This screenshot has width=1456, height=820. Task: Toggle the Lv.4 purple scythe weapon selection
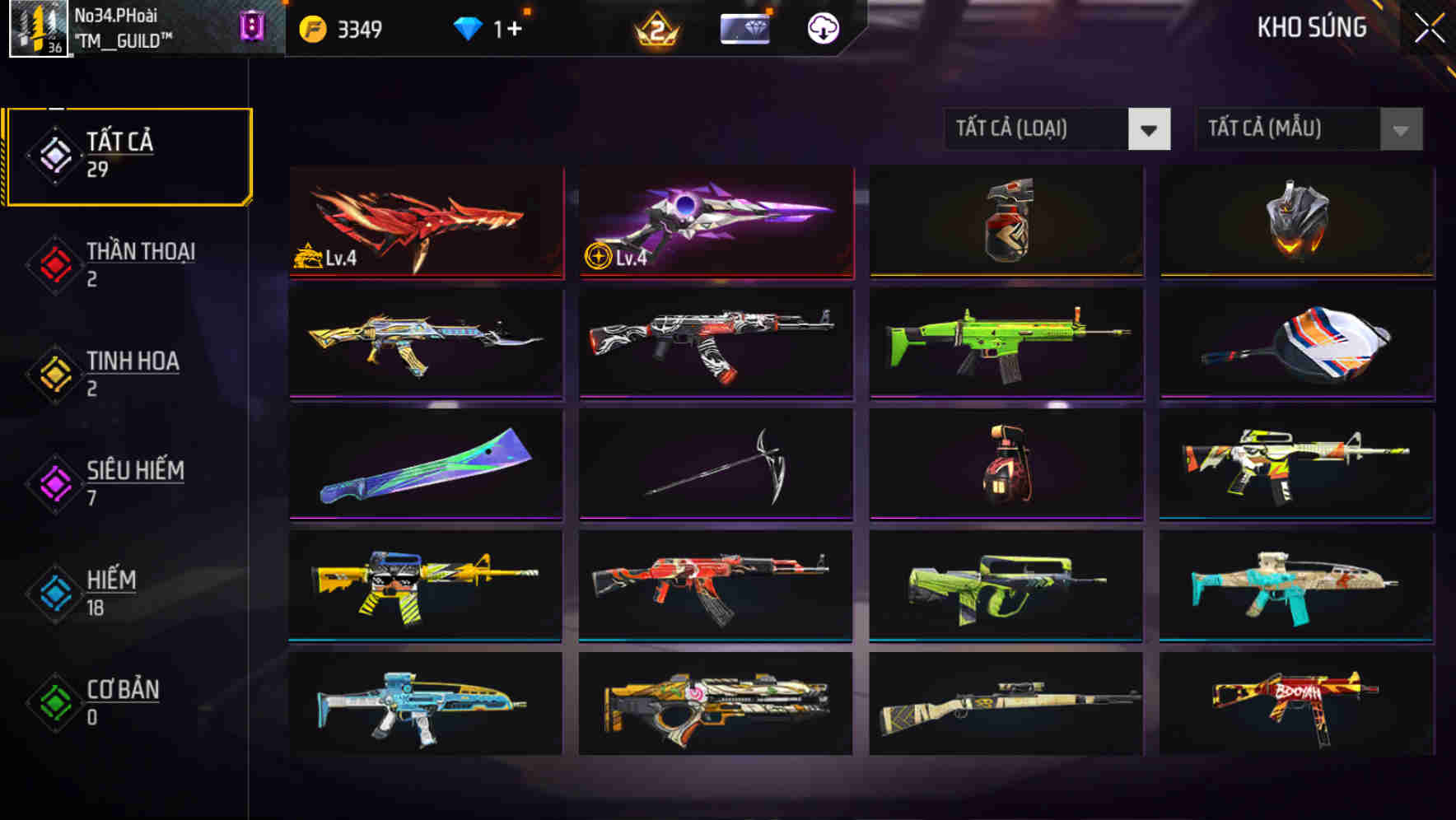[716, 222]
